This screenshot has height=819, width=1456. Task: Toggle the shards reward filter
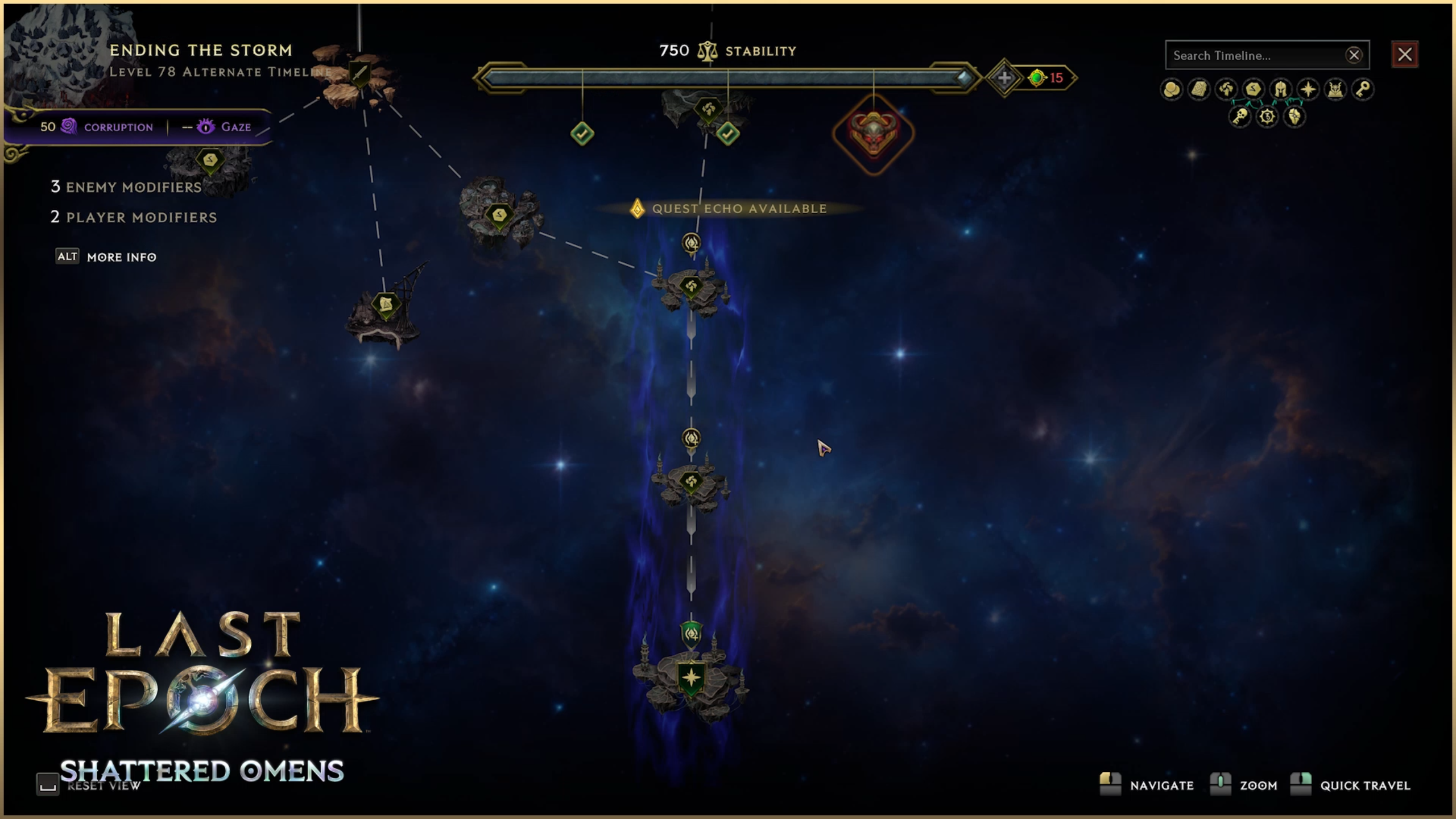(x=1226, y=89)
